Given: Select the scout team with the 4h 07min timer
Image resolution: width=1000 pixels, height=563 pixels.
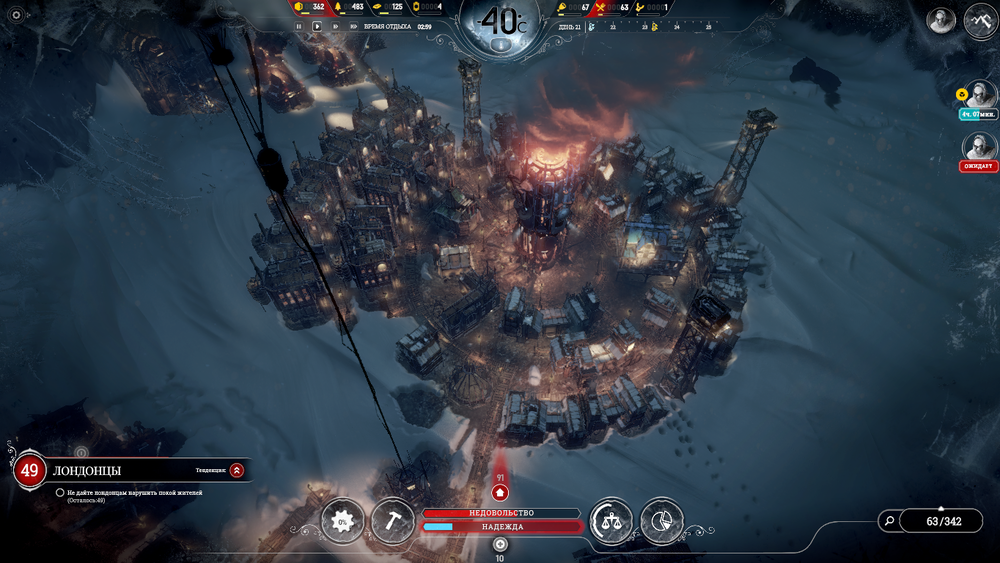Looking at the screenshot, I should 980,96.
